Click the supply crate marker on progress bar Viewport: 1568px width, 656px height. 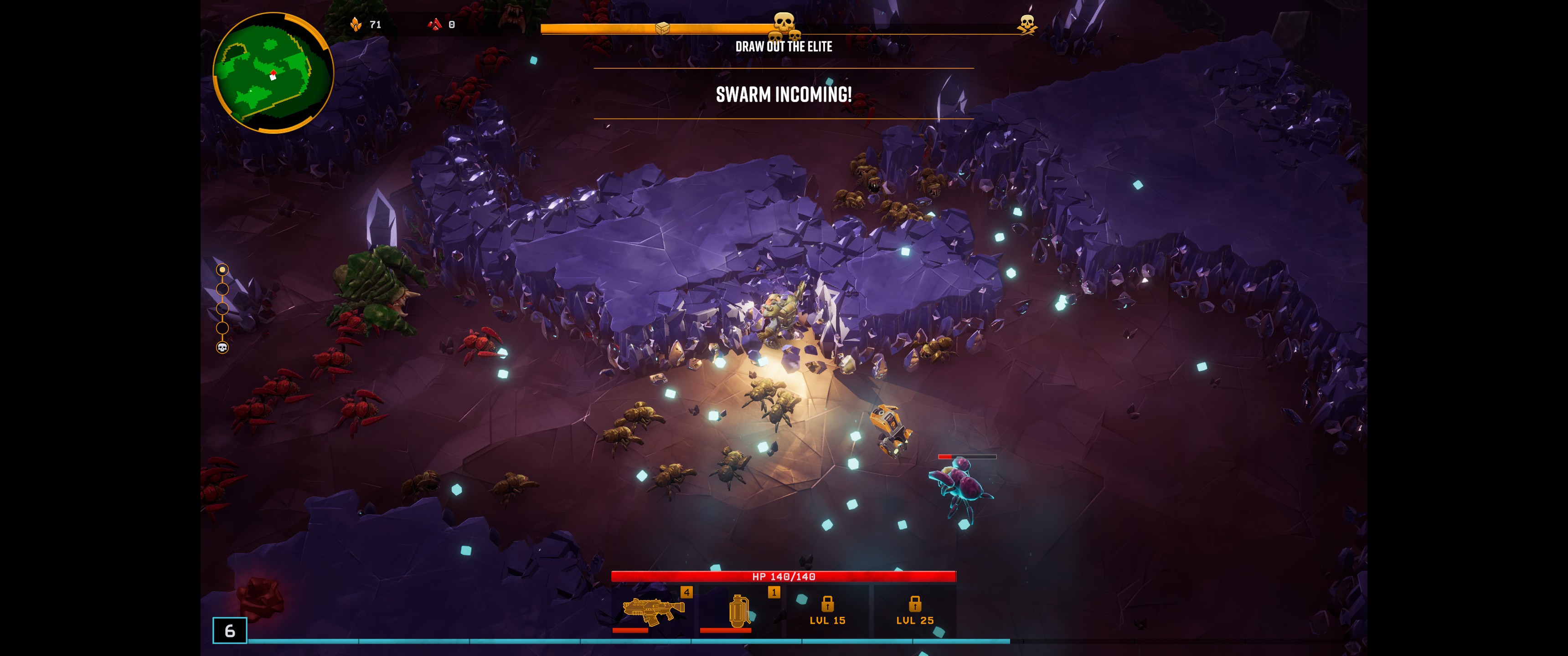(662, 28)
